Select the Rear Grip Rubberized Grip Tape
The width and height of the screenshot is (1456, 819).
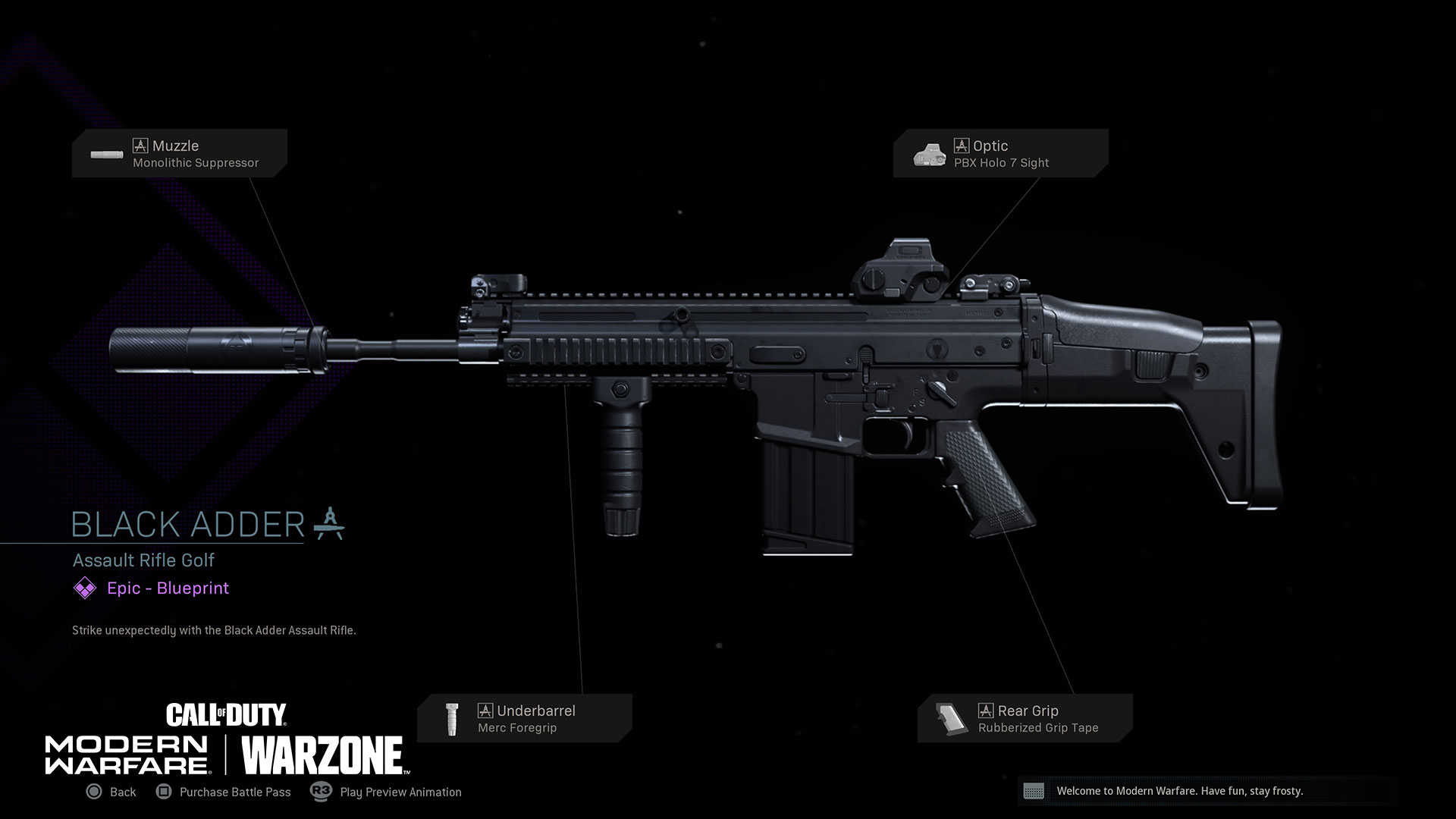point(1025,718)
